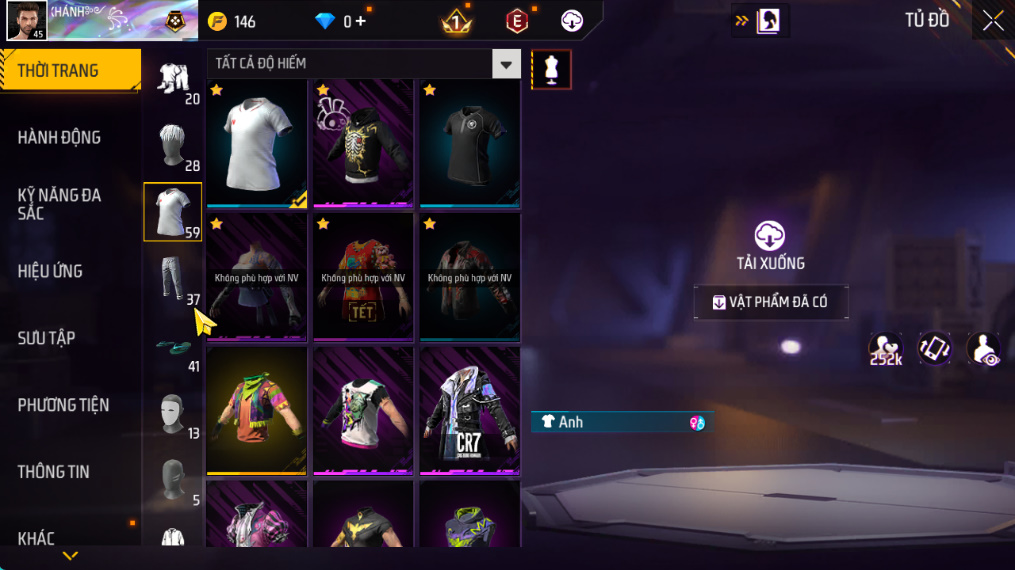Toggle the mannequin preview button
1015x570 pixels.
(551, 69)
